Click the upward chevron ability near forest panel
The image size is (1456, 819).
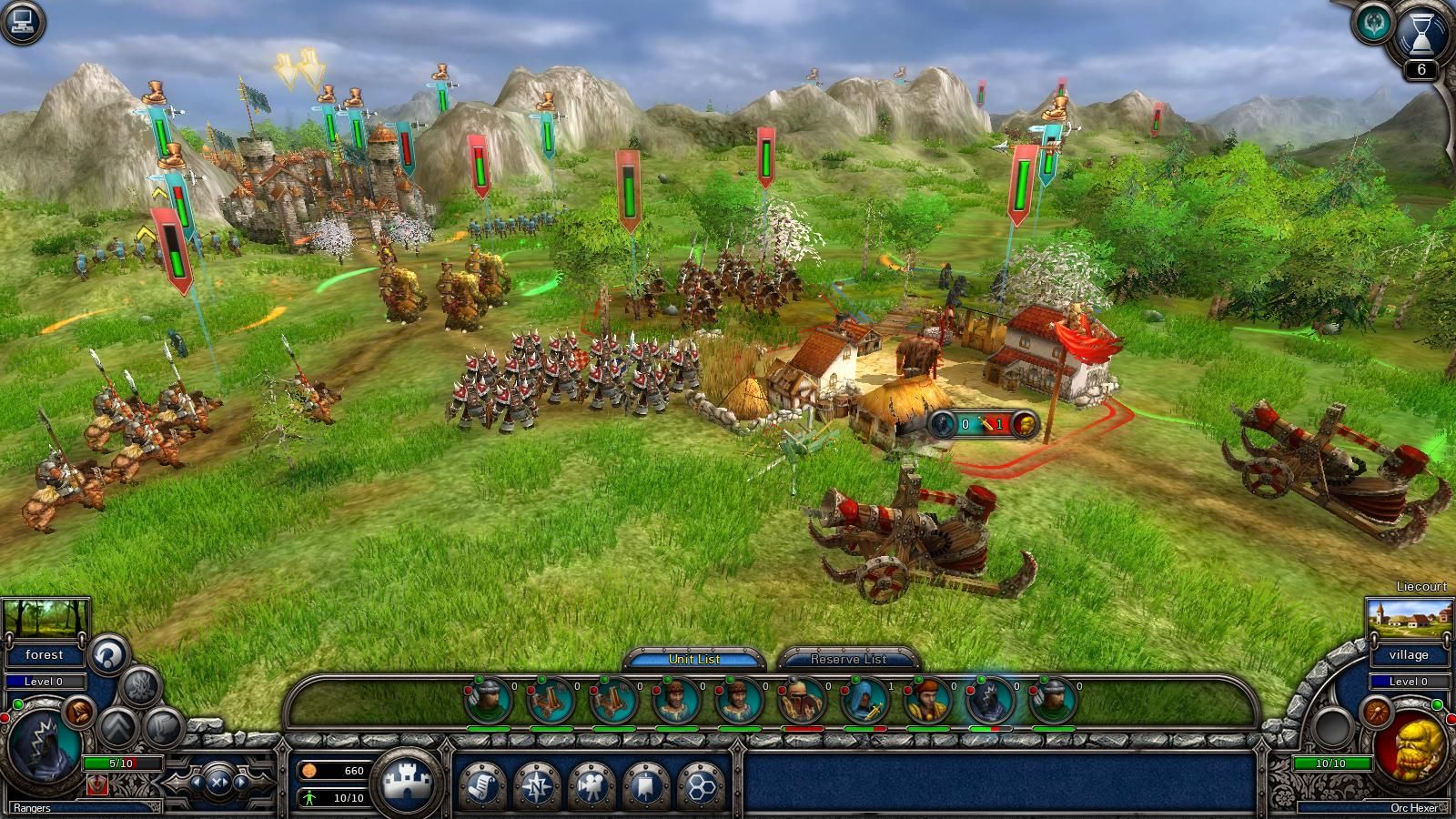(x=116, y=726)
